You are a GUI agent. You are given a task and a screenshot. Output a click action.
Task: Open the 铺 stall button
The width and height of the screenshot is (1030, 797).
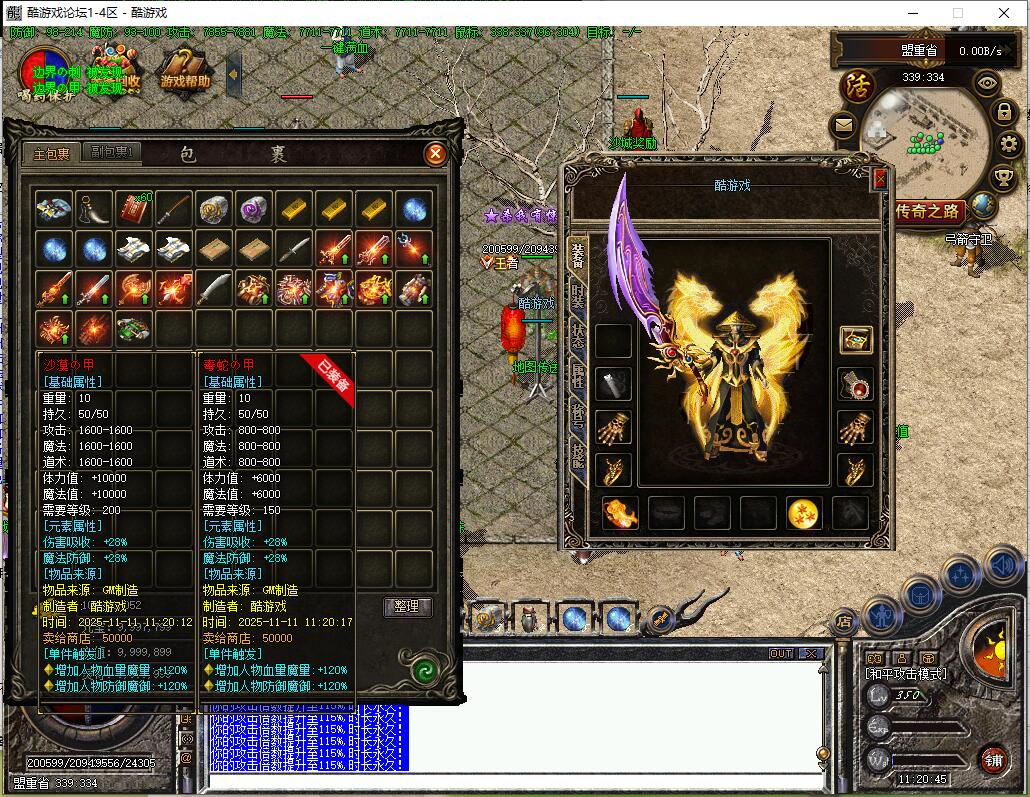993,758
